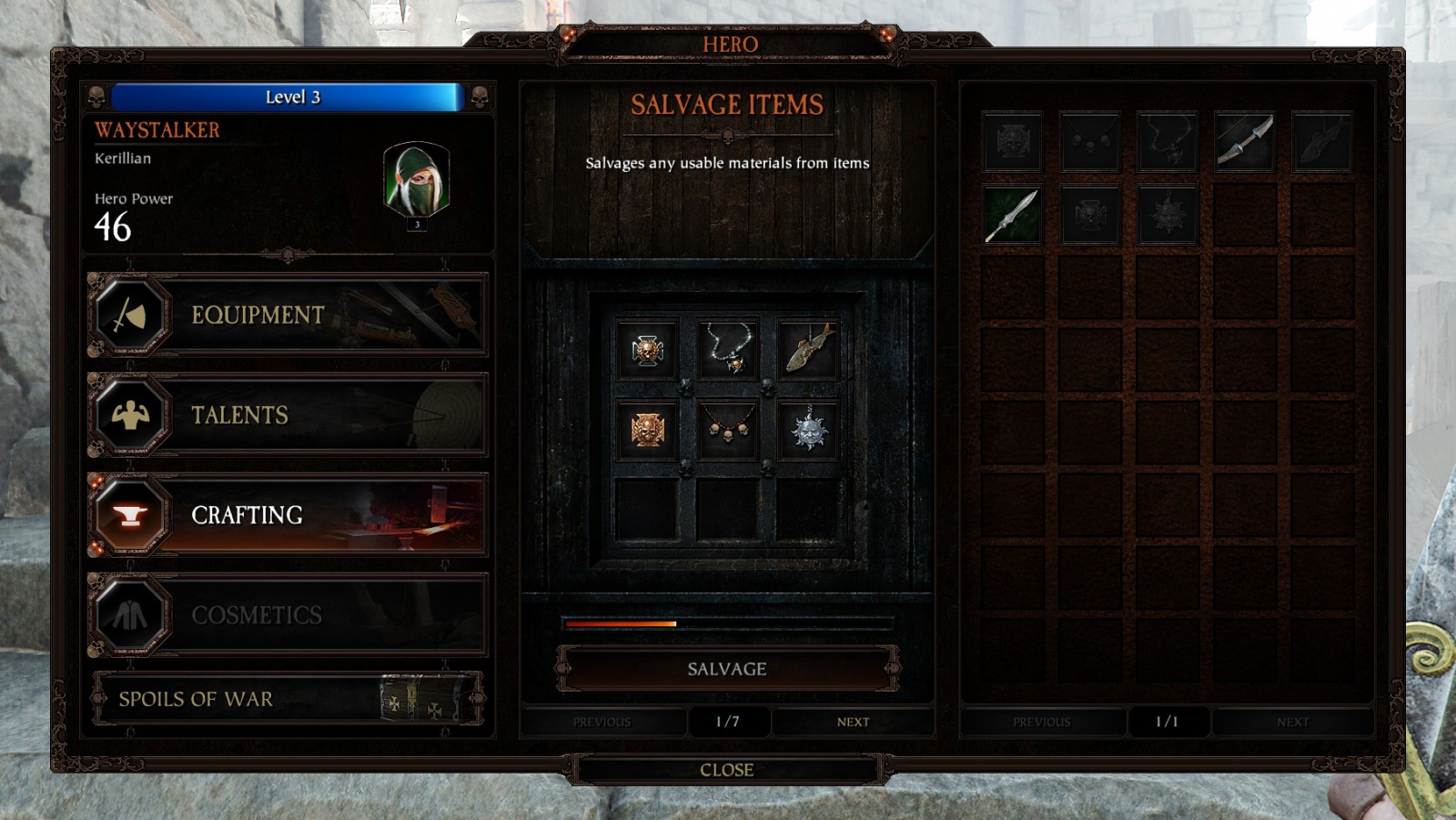Open the Equipment menu

coord(288,315)
